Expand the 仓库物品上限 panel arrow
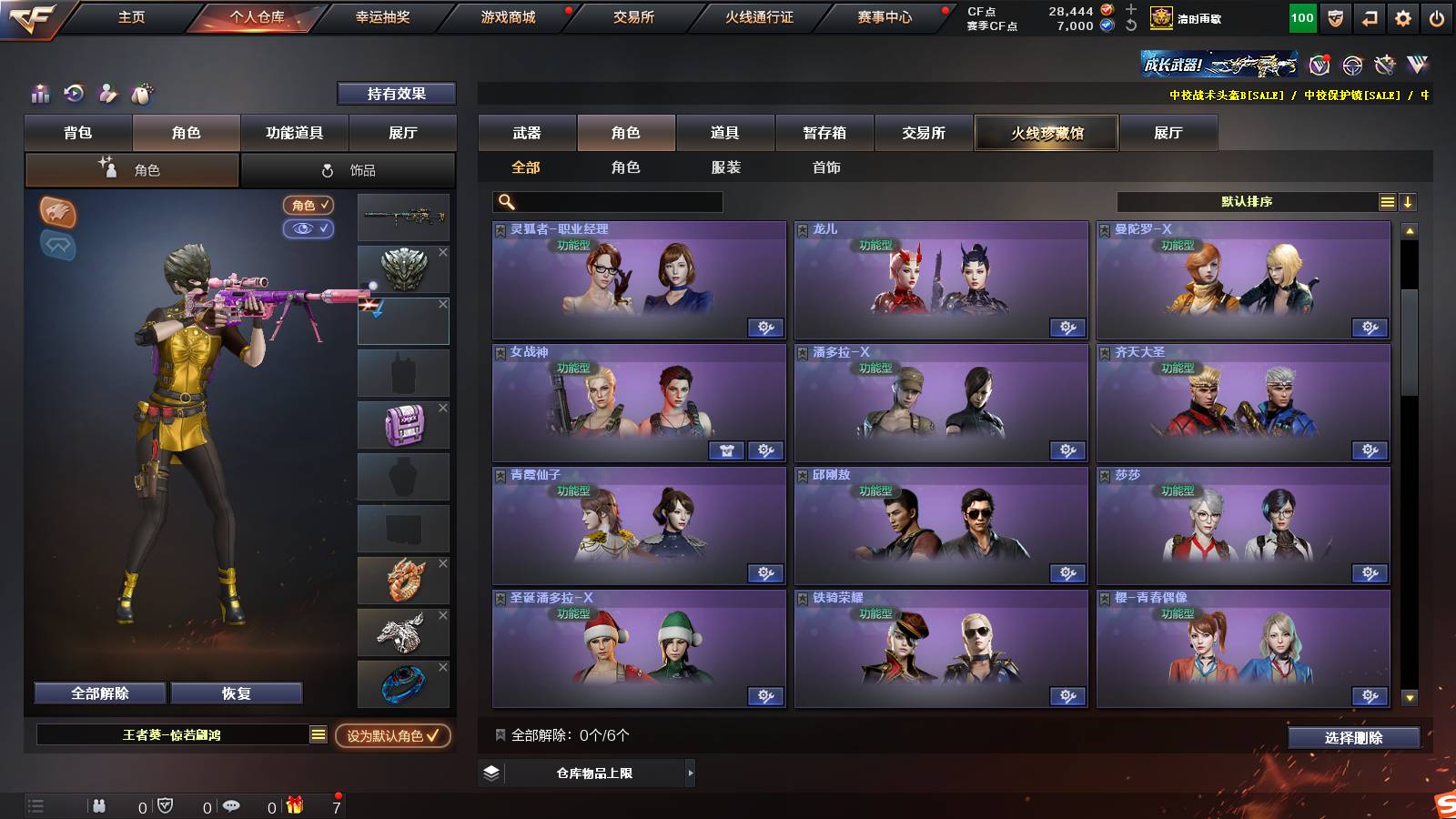 [x=690, y=773]
